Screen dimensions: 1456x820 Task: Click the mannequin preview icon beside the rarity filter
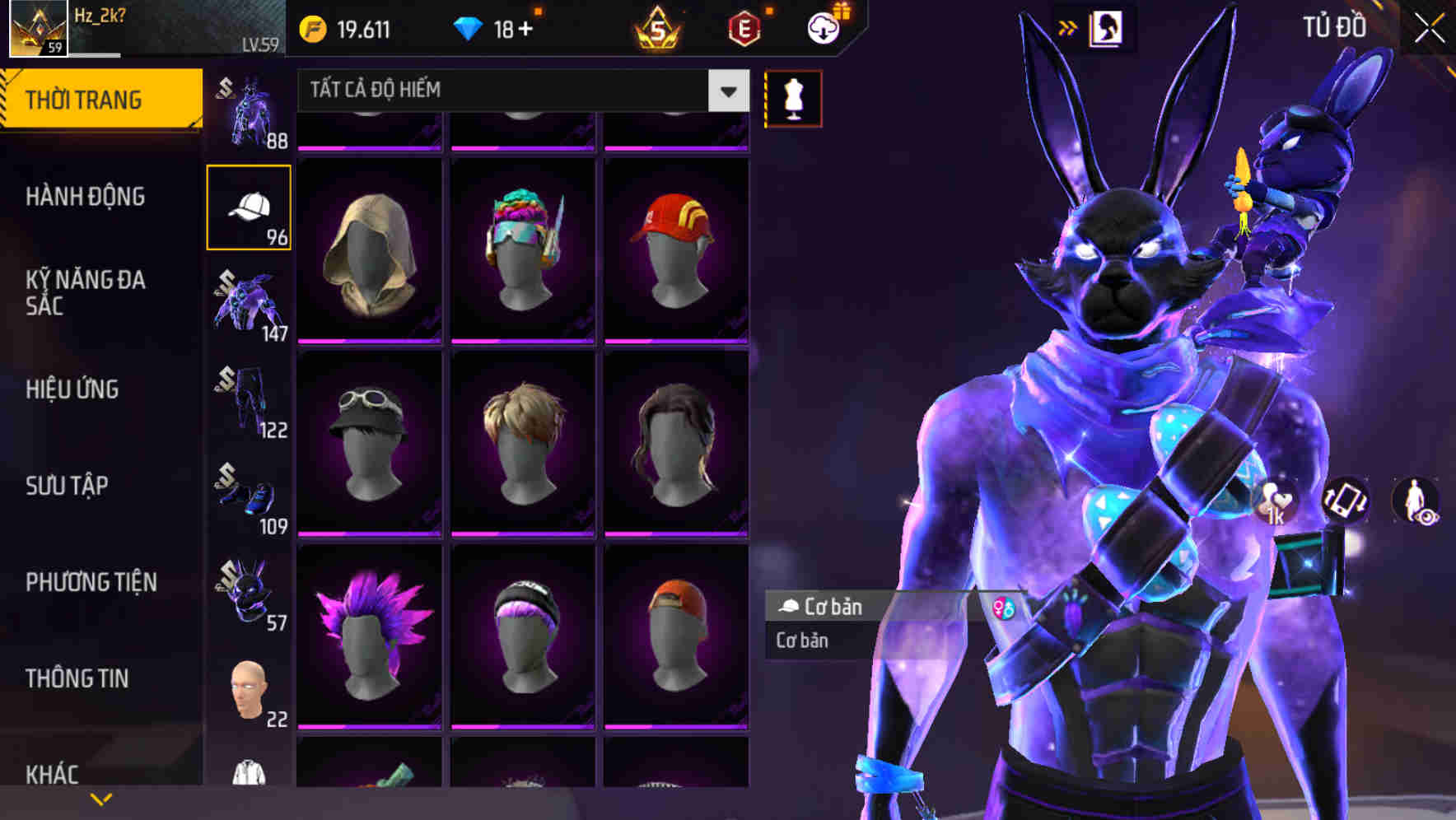(x=792, y=97)
